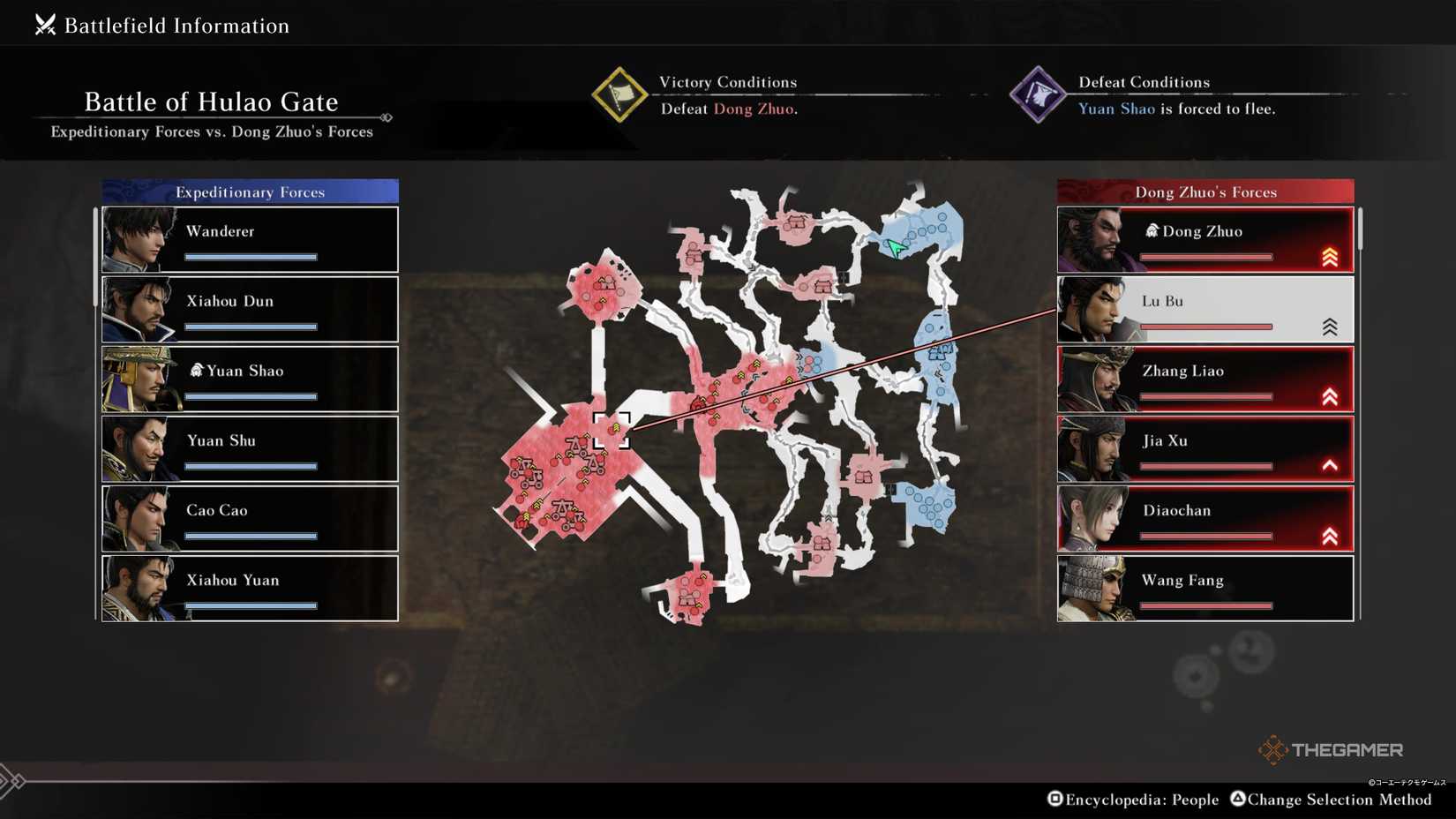The width and height of the screenshot is (1456, 819).
Task: Click the crown icon beside Yuan Shao's name
Action: click(196, 370)
